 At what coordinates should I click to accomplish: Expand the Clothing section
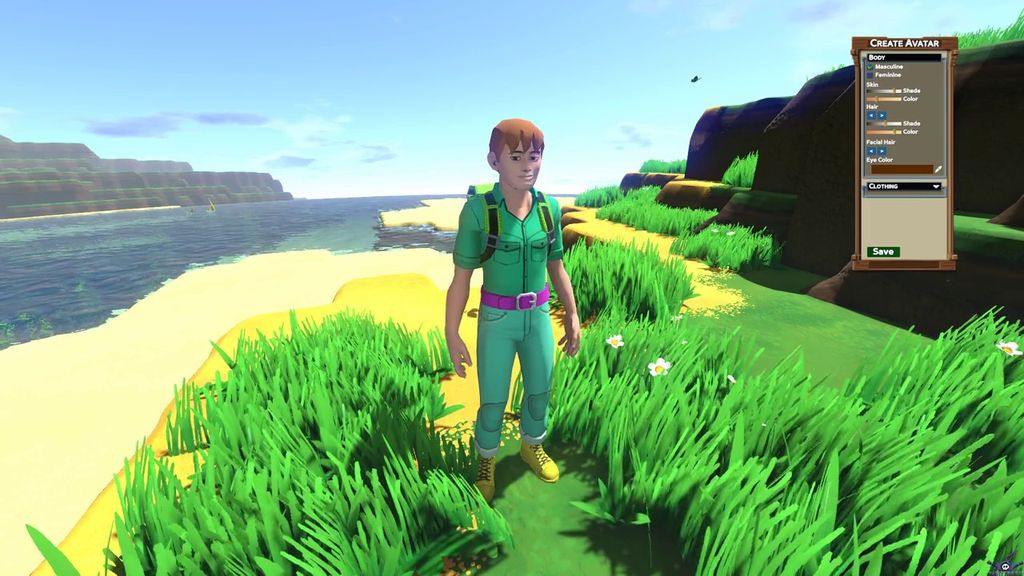click(x=904, y=186)
